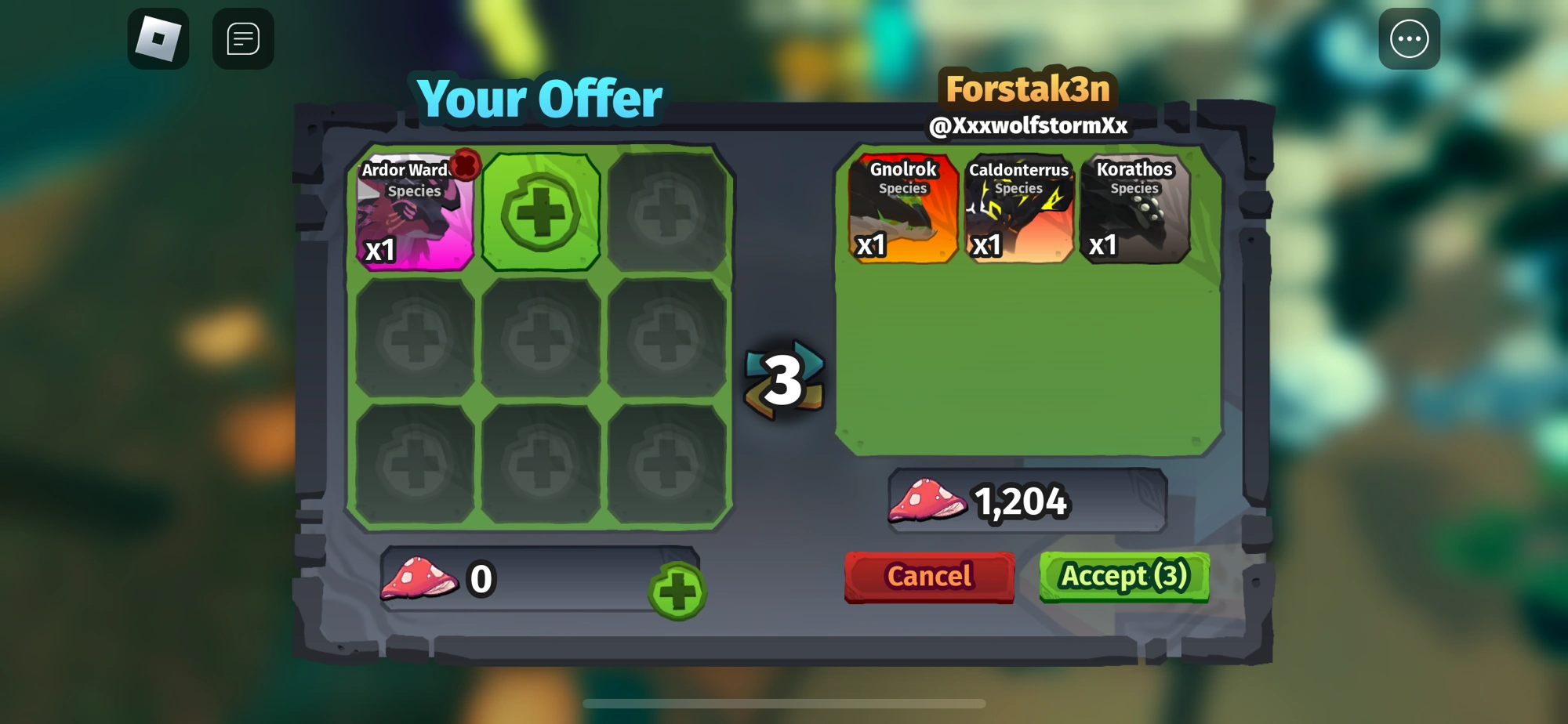This screenshot has width=1568, height=724.
Task: Open the Roblox home menu icon
Action: (x=159, y=39)
